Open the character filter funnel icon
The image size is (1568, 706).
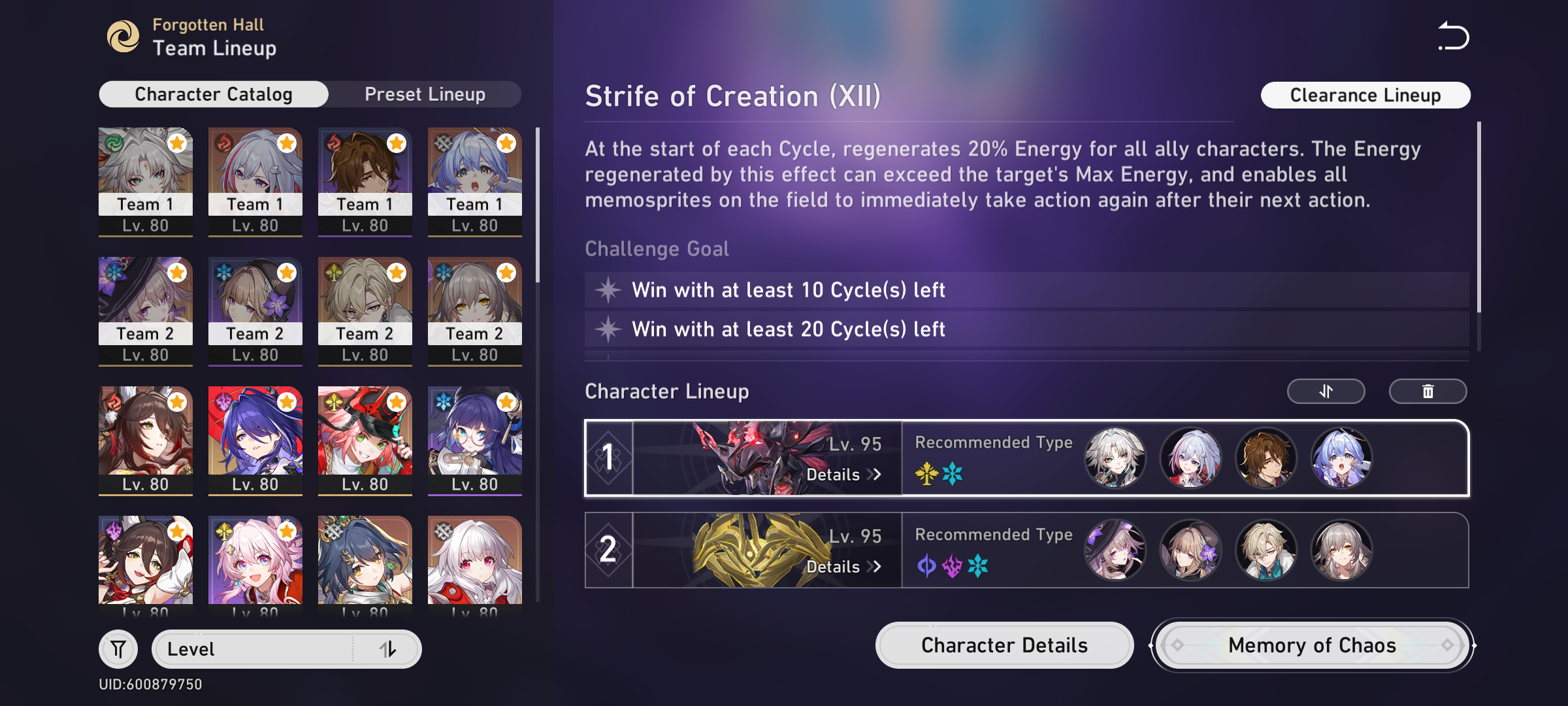(118, 648)
